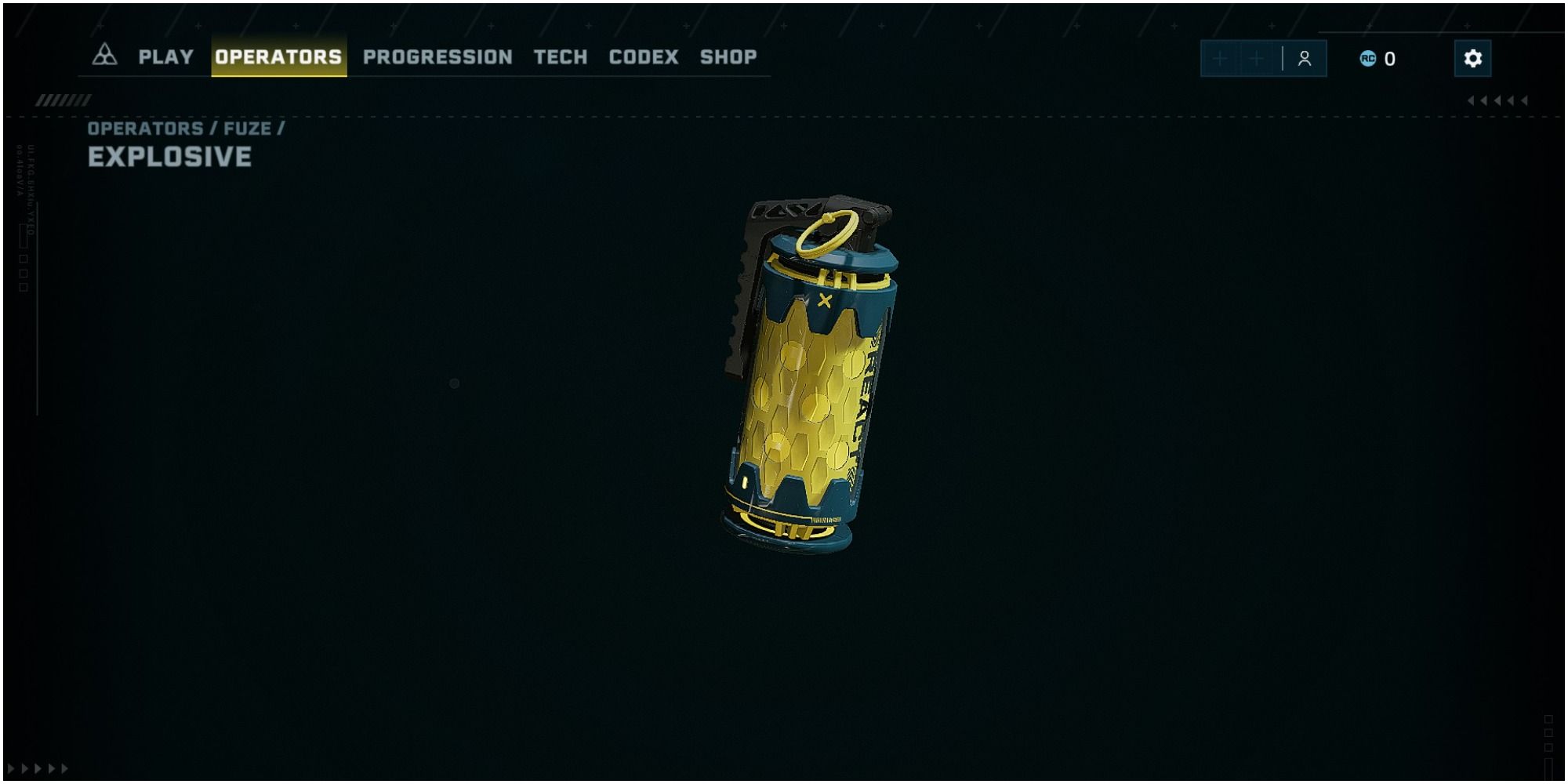This screenshot has width=1568, height=784.
Task: Open the settings gear menu
Action: 1473,57
